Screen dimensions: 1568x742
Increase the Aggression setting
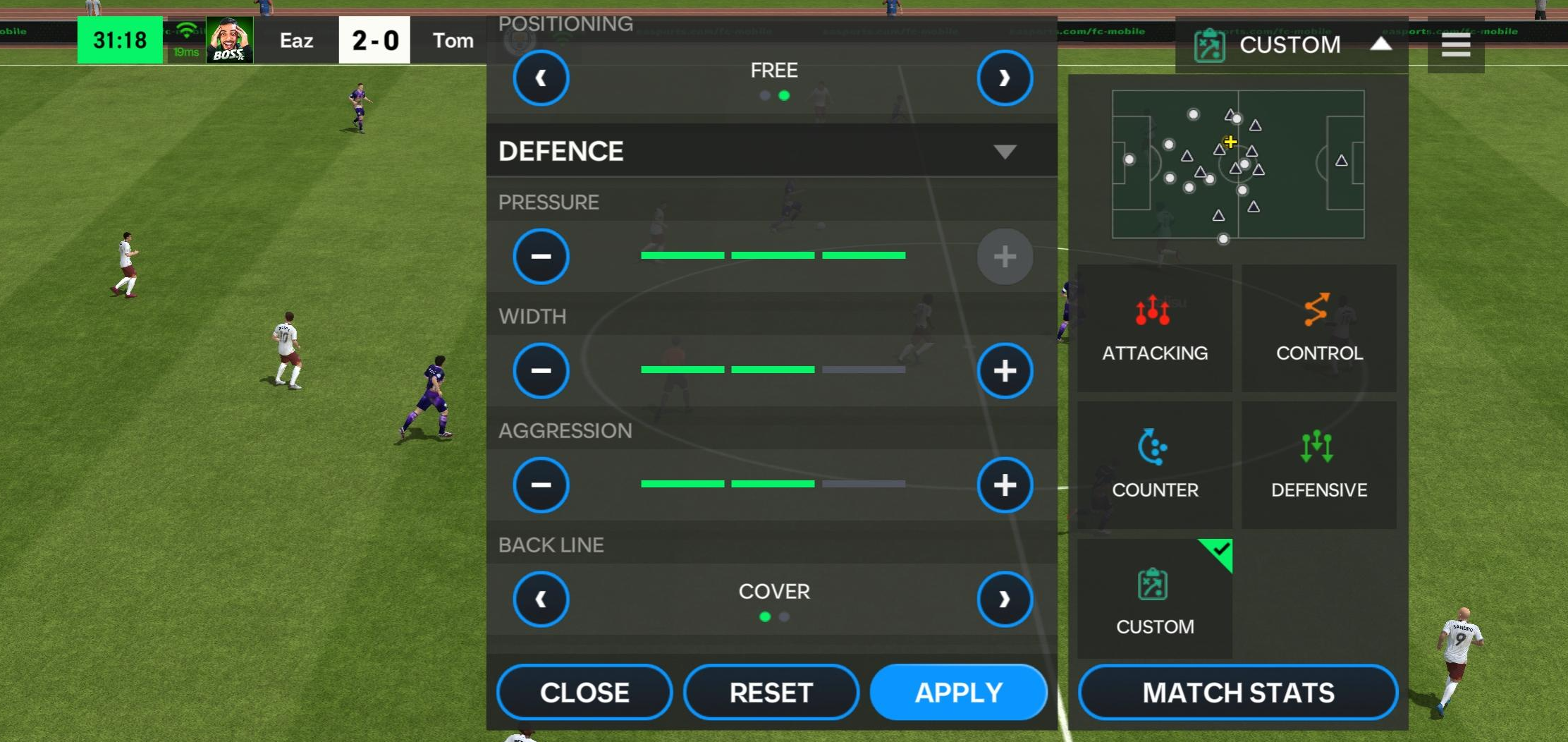pyautogui.click(x=1005, y=485)
